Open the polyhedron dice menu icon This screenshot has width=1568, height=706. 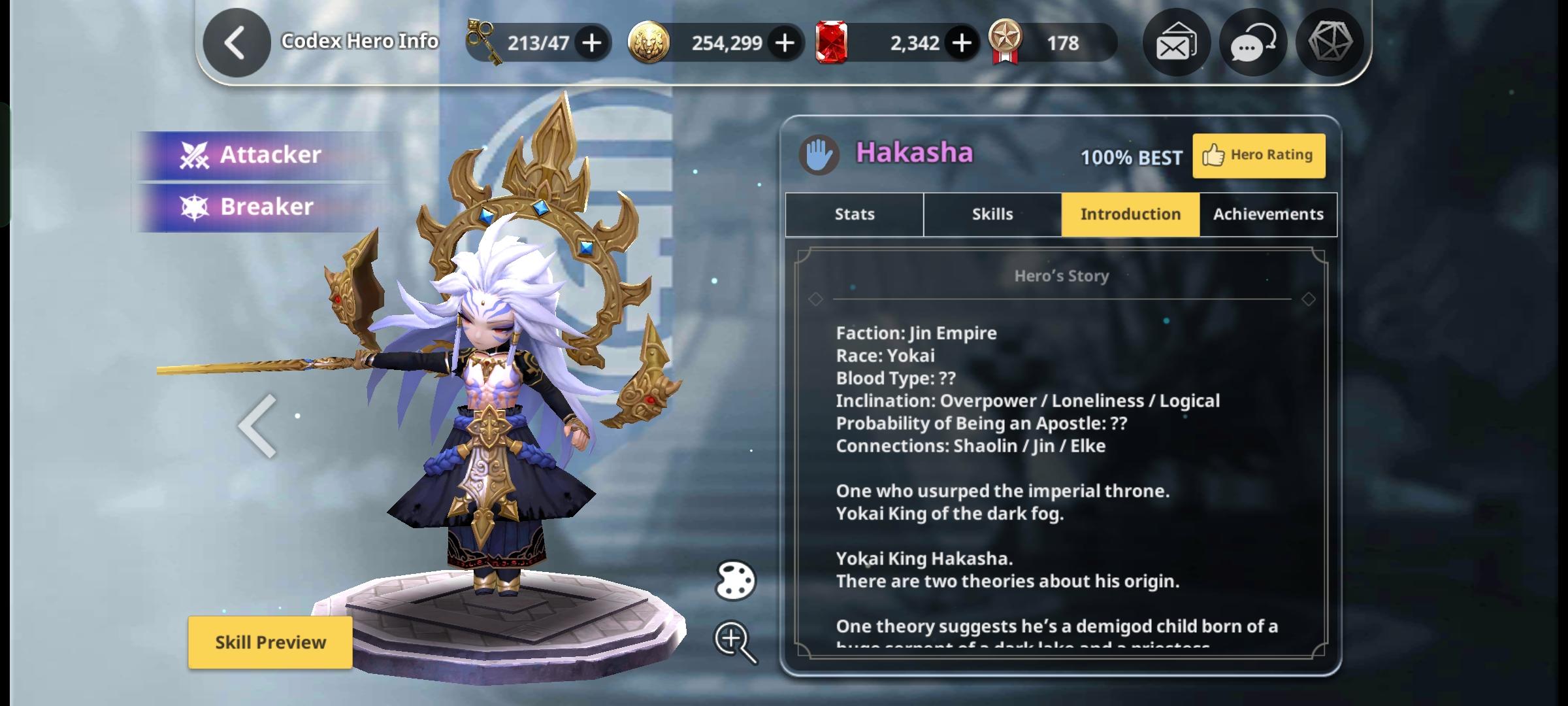click(1330, 42)
